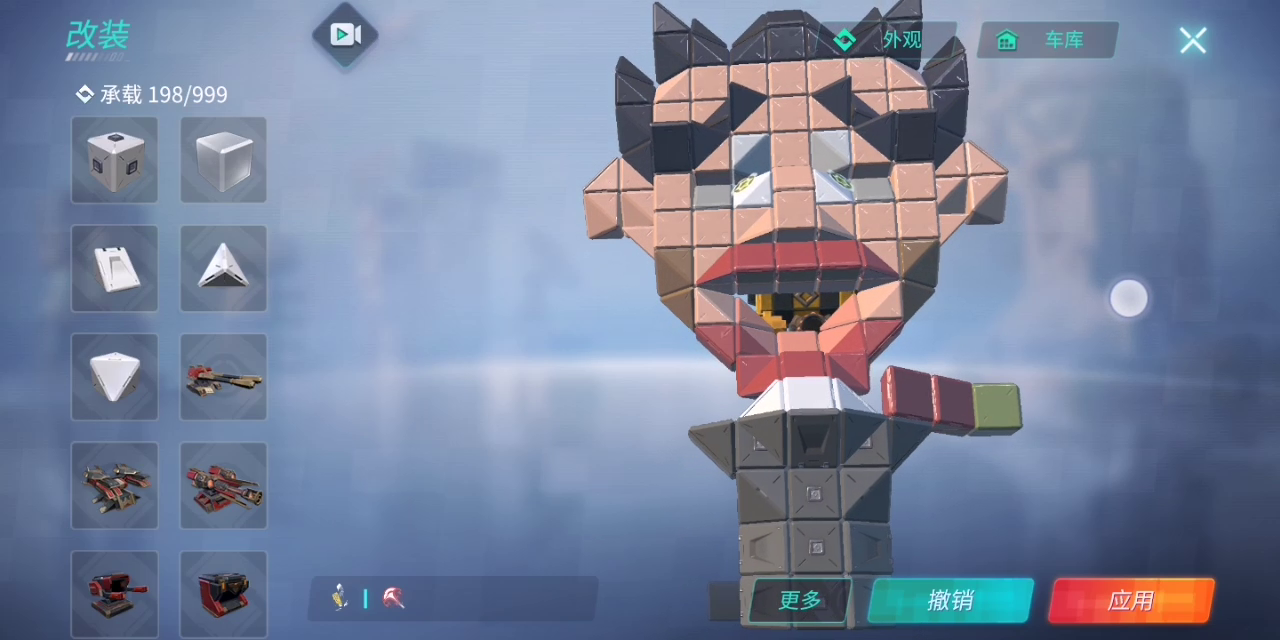Viewport: 1280px width, 640px height.
Task: Choose the red and black box module
Action: (223, 592)
